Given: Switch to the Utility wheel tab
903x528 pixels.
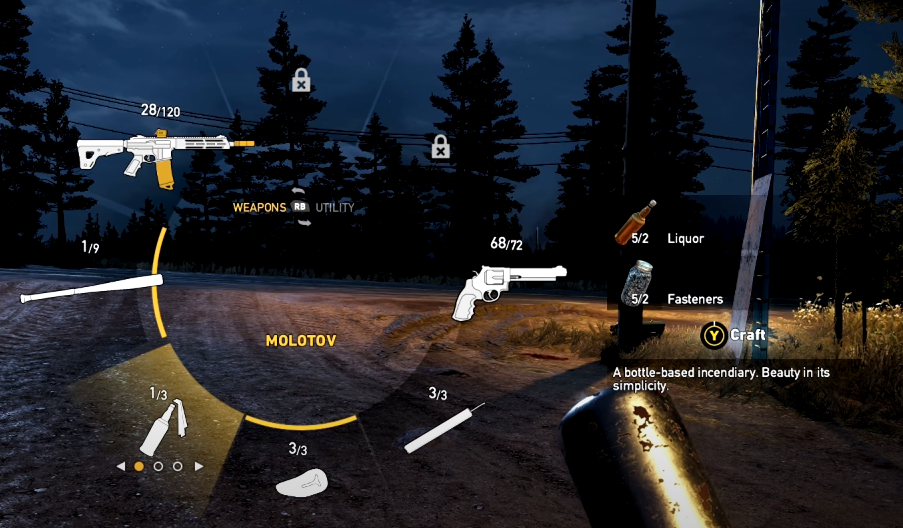Looking at the screenshot, I should pos(334,208).
